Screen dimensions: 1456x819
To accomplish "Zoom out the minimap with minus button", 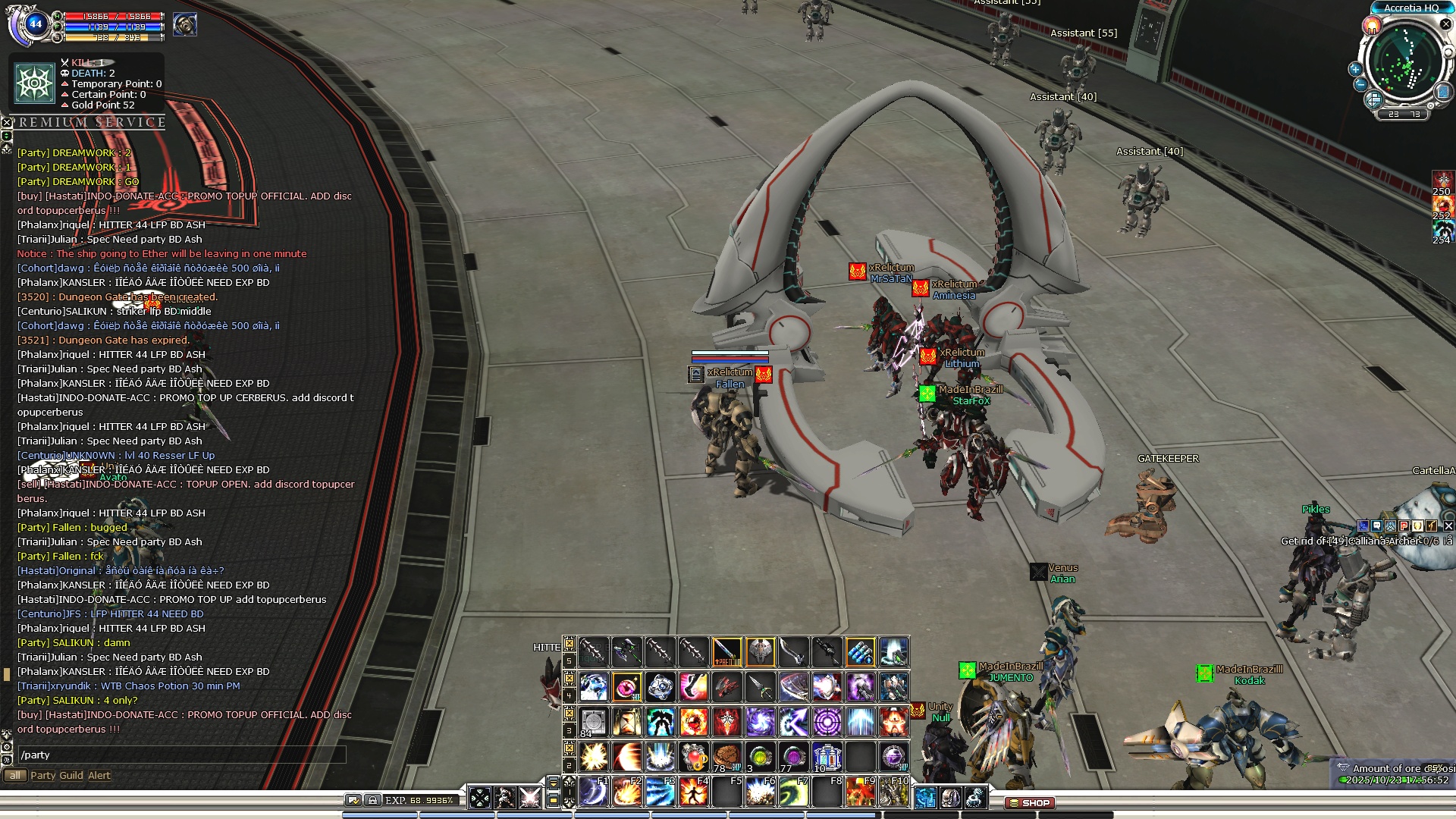I will pos(1360,84).
